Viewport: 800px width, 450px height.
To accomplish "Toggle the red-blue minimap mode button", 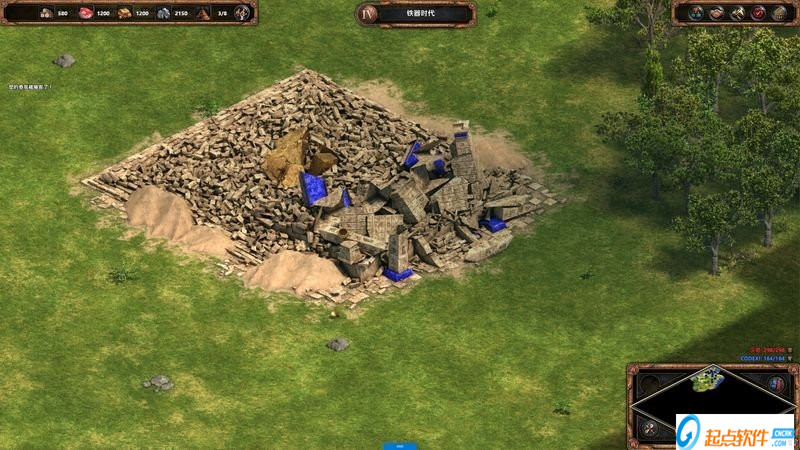I will click(x=775, y=383).
